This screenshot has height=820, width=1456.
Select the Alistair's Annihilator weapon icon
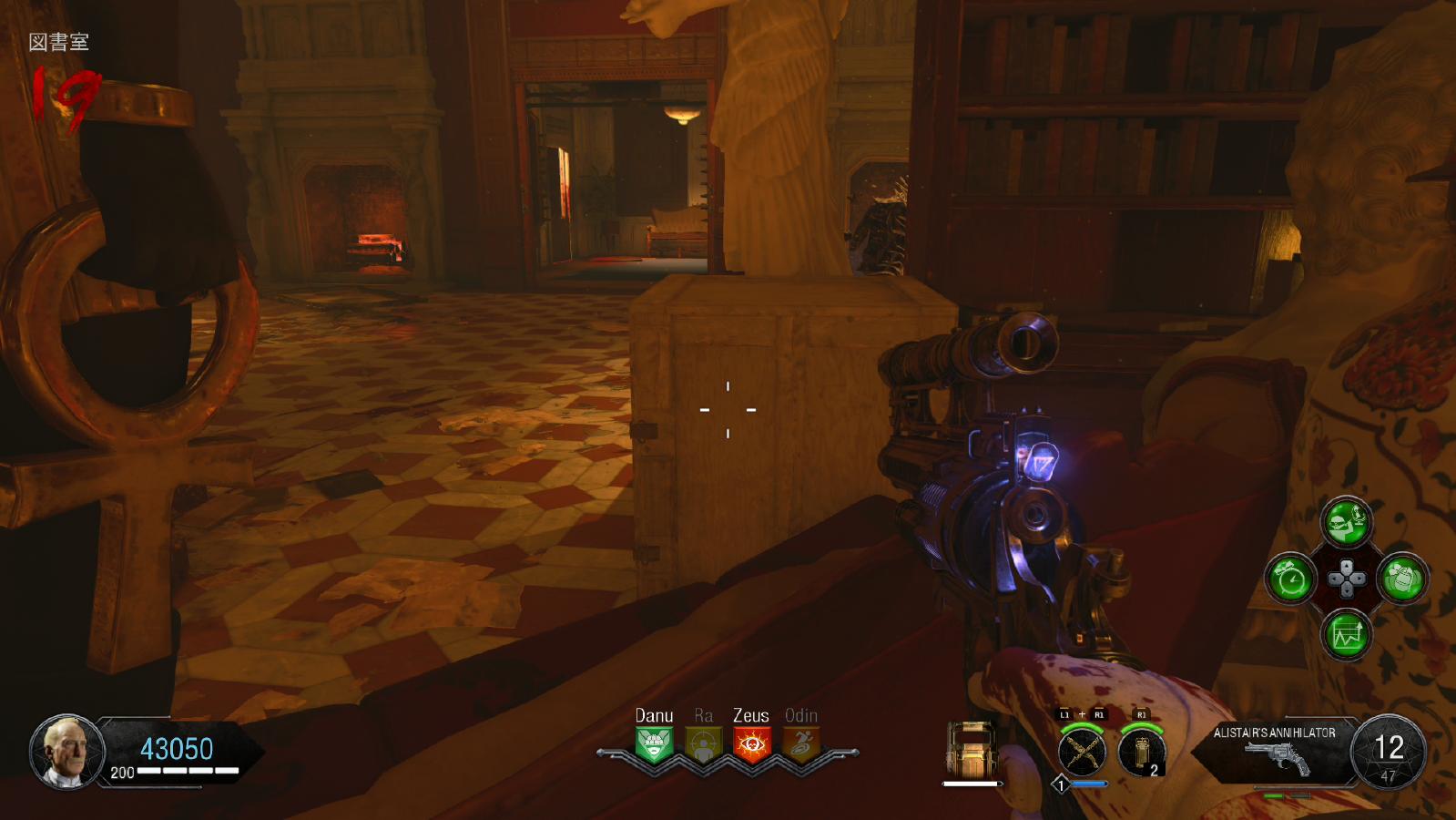tap(1277, 757)
